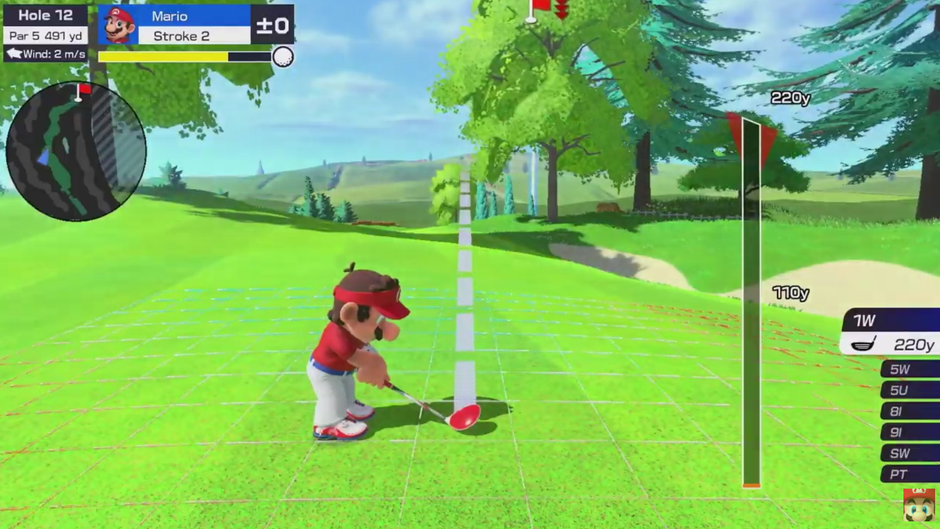Click the golf ball special shot icon
Screen dimensions: 940x529
(x=283, y=57)
